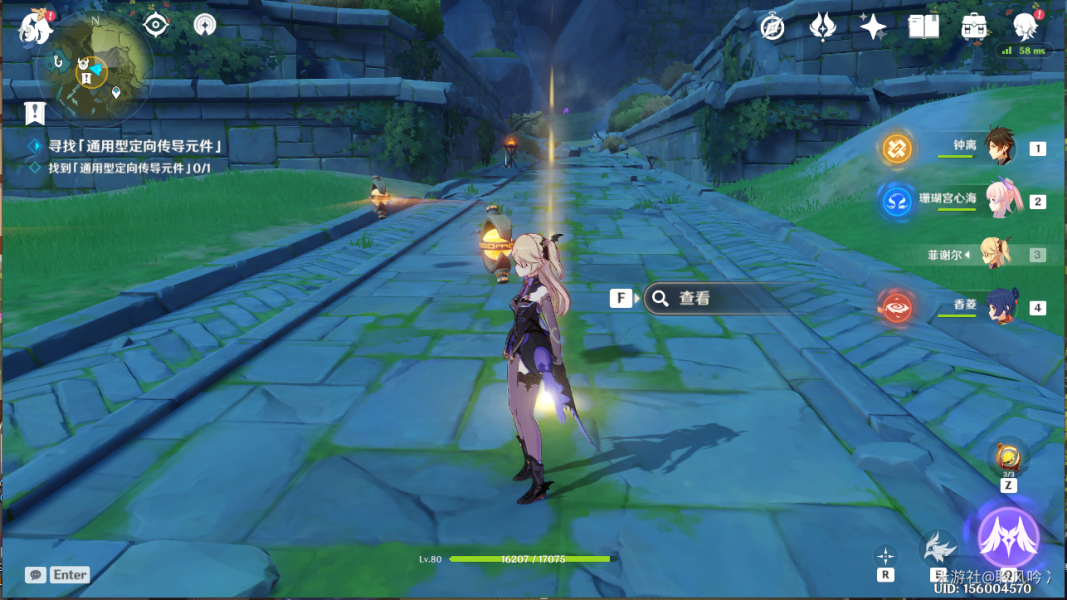Open the Wish winged icon

click(822, 27)
